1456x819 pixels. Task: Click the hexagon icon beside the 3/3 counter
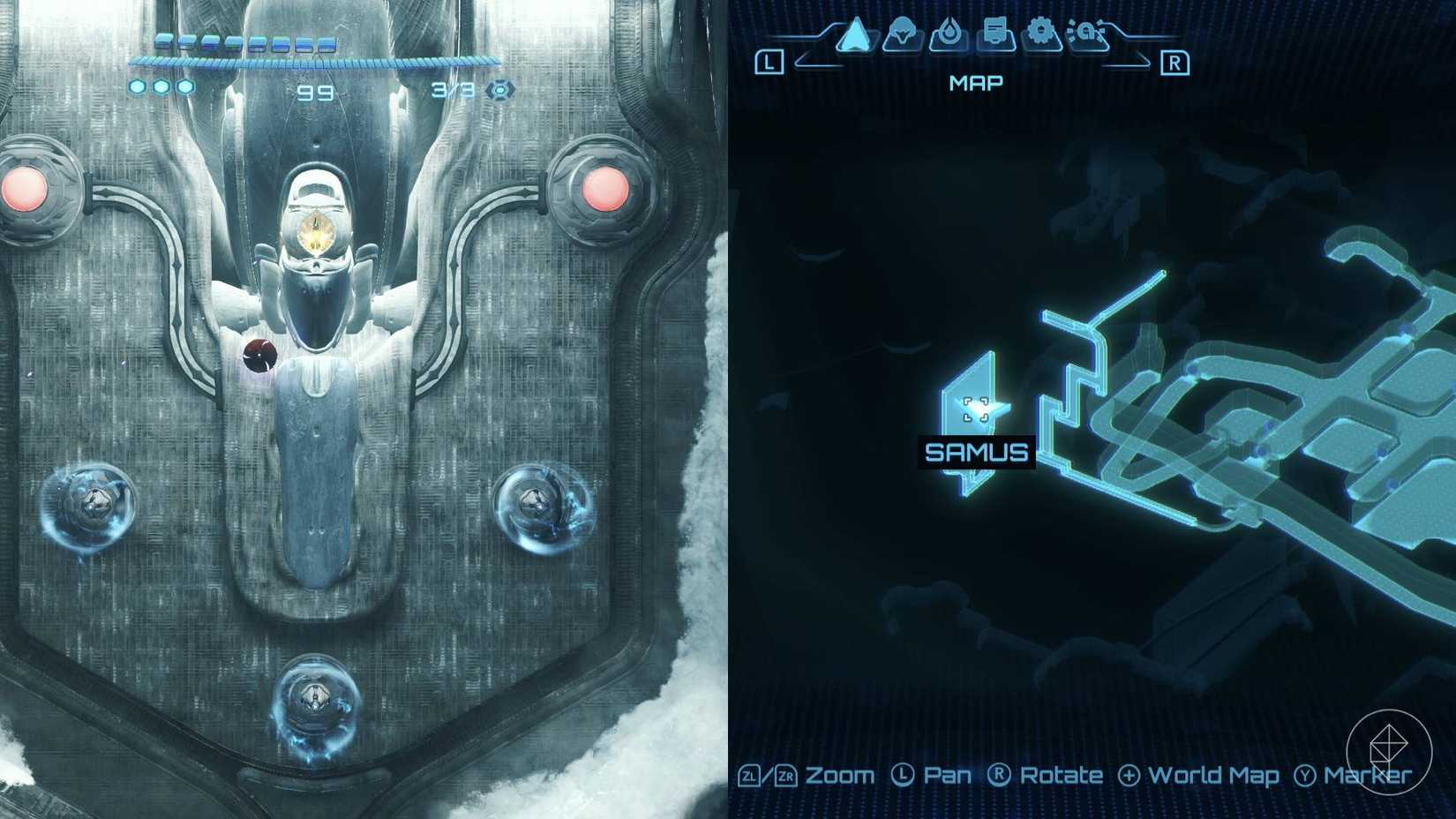pos(500,88)
